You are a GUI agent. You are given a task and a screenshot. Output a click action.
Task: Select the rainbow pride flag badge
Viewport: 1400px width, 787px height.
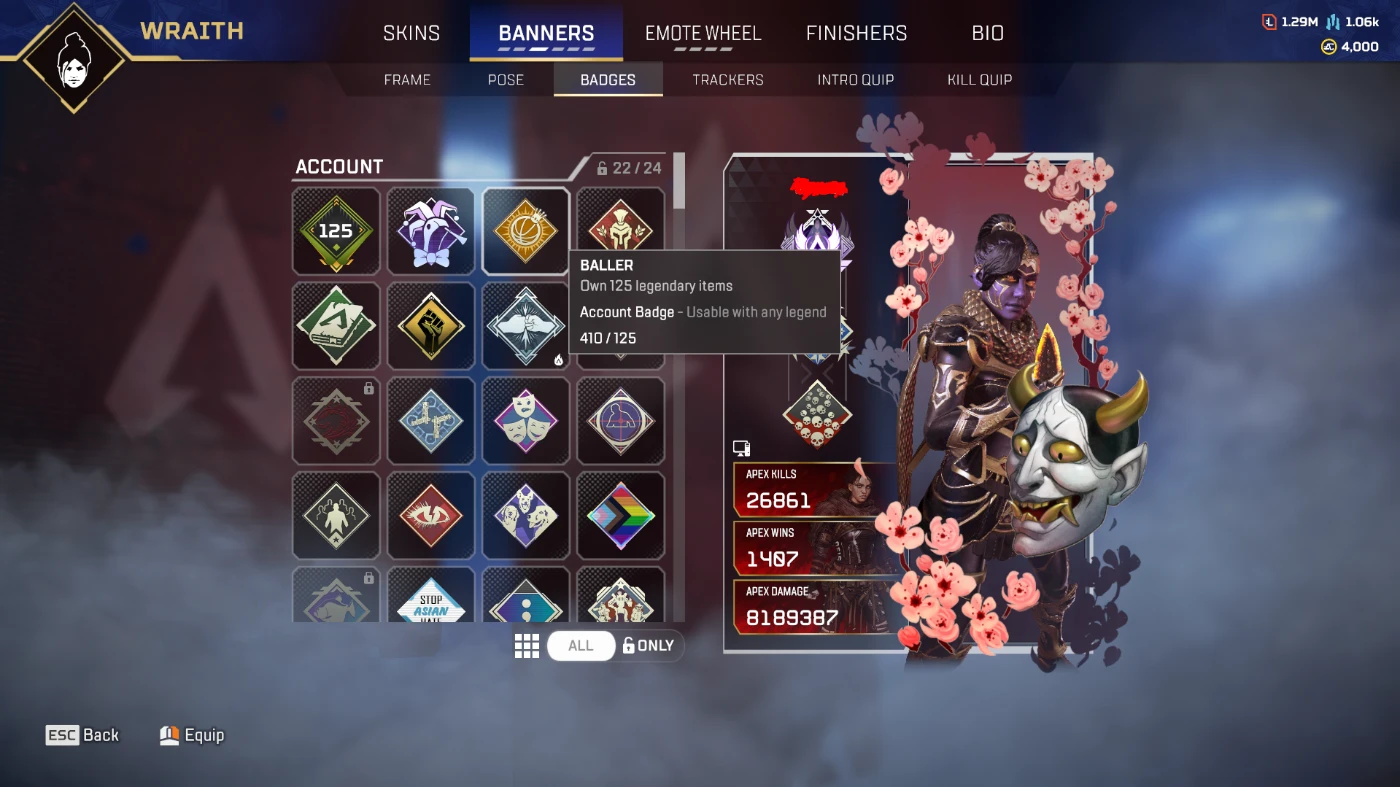620,516
